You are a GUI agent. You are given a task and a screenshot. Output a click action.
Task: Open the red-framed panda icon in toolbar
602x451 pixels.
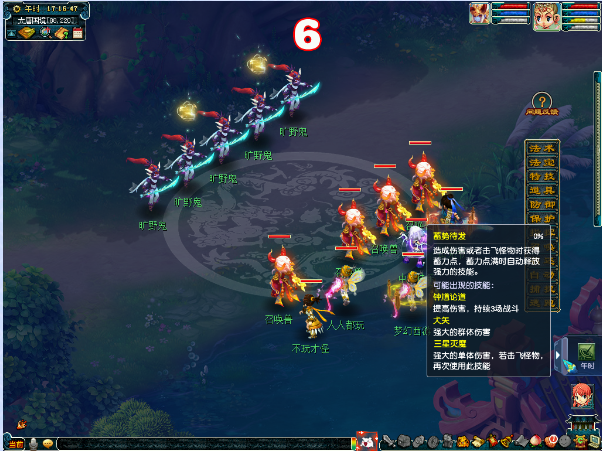click(367, 441)
